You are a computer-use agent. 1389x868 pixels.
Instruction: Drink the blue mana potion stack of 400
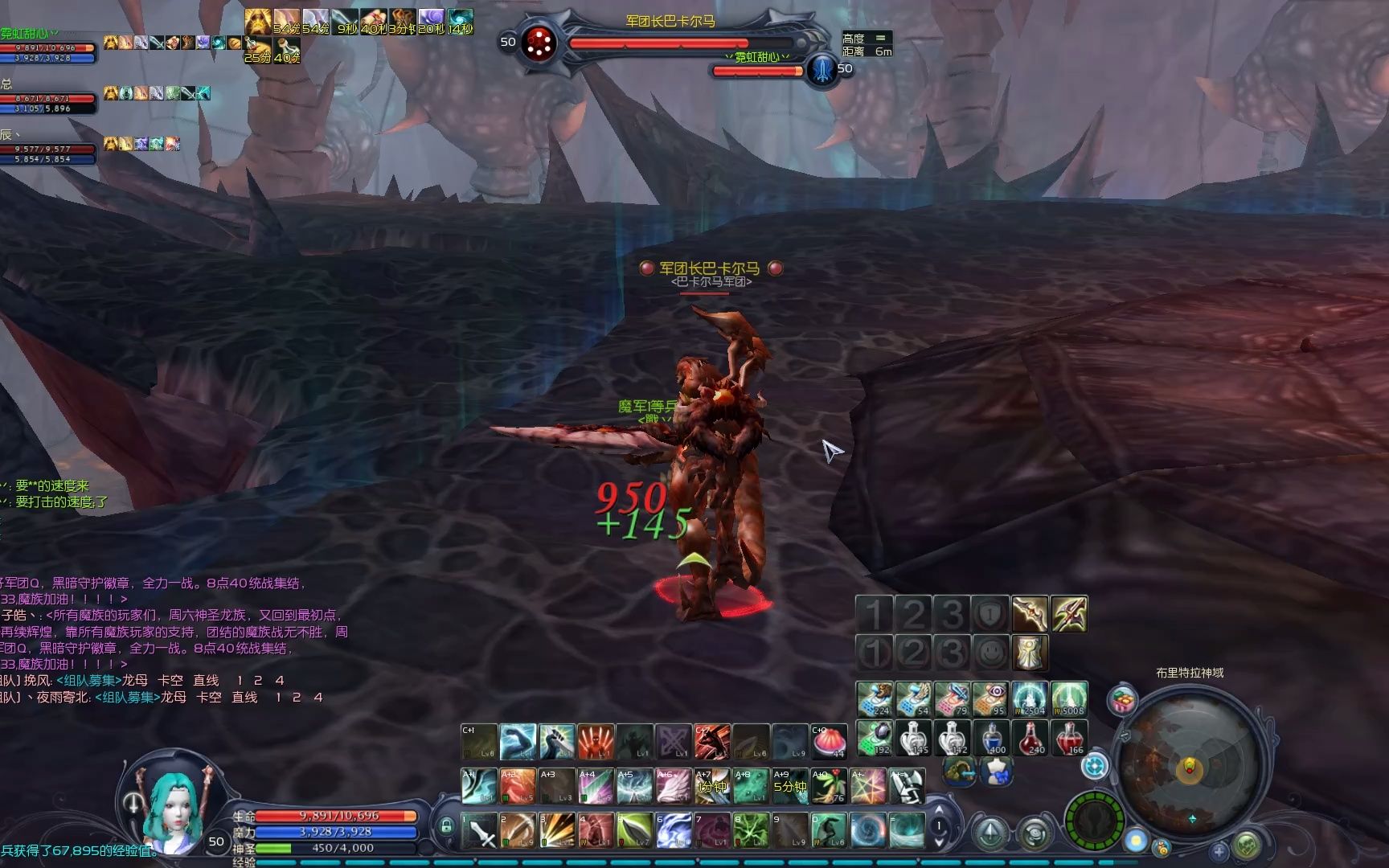[993, 738]
